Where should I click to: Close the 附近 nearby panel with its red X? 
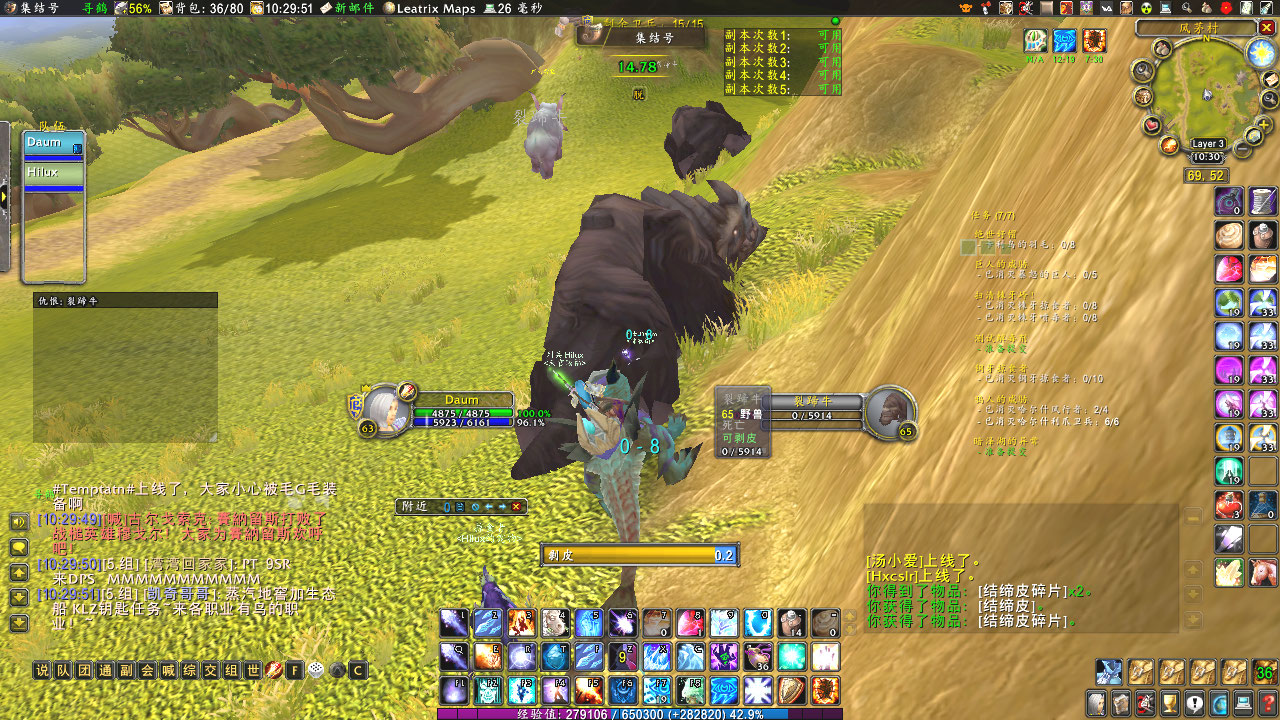[x=516, y=507]
